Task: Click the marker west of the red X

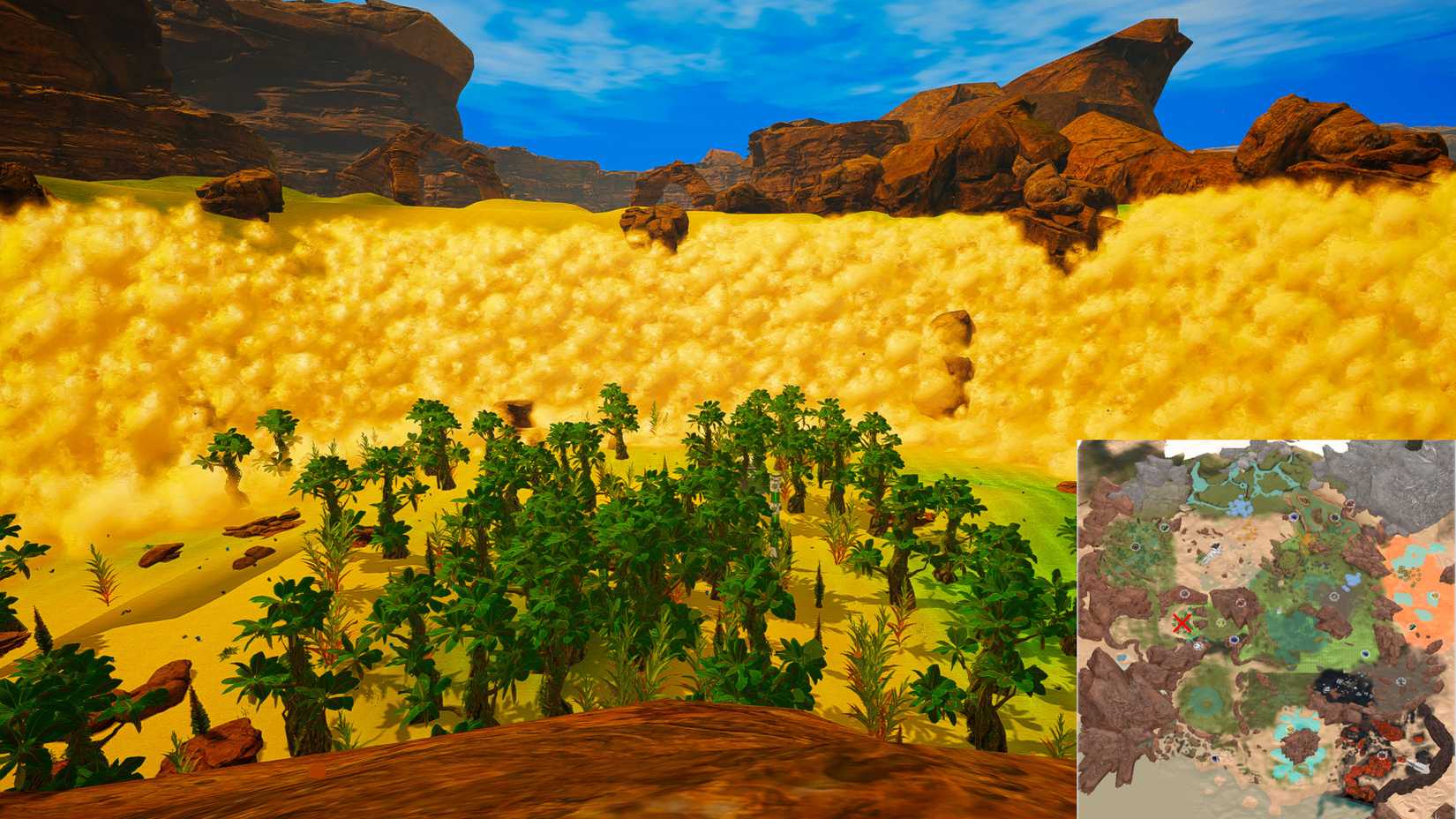Action: (x=1185, y=594)
